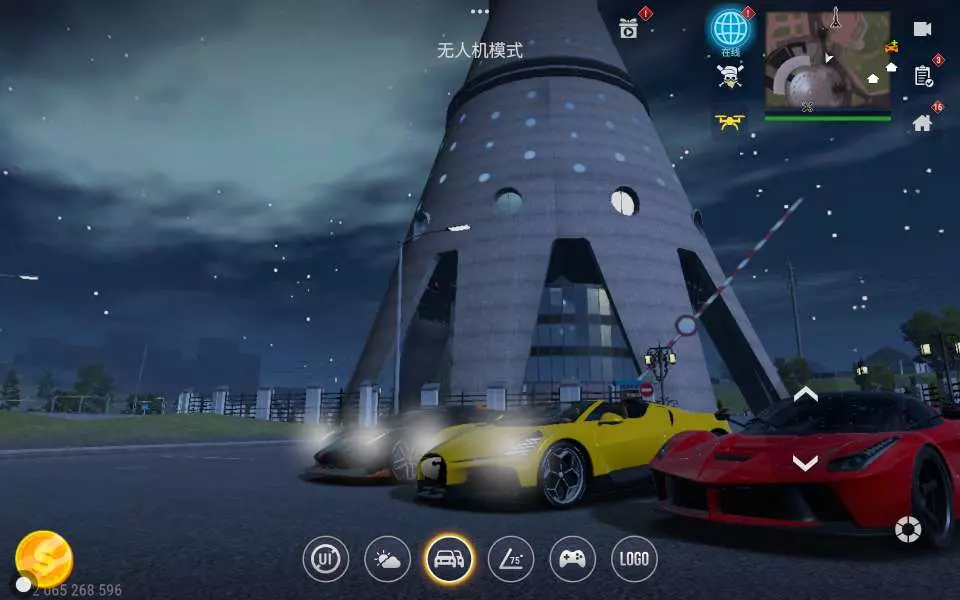
Task: Go to the home icon
Action: 922,123
